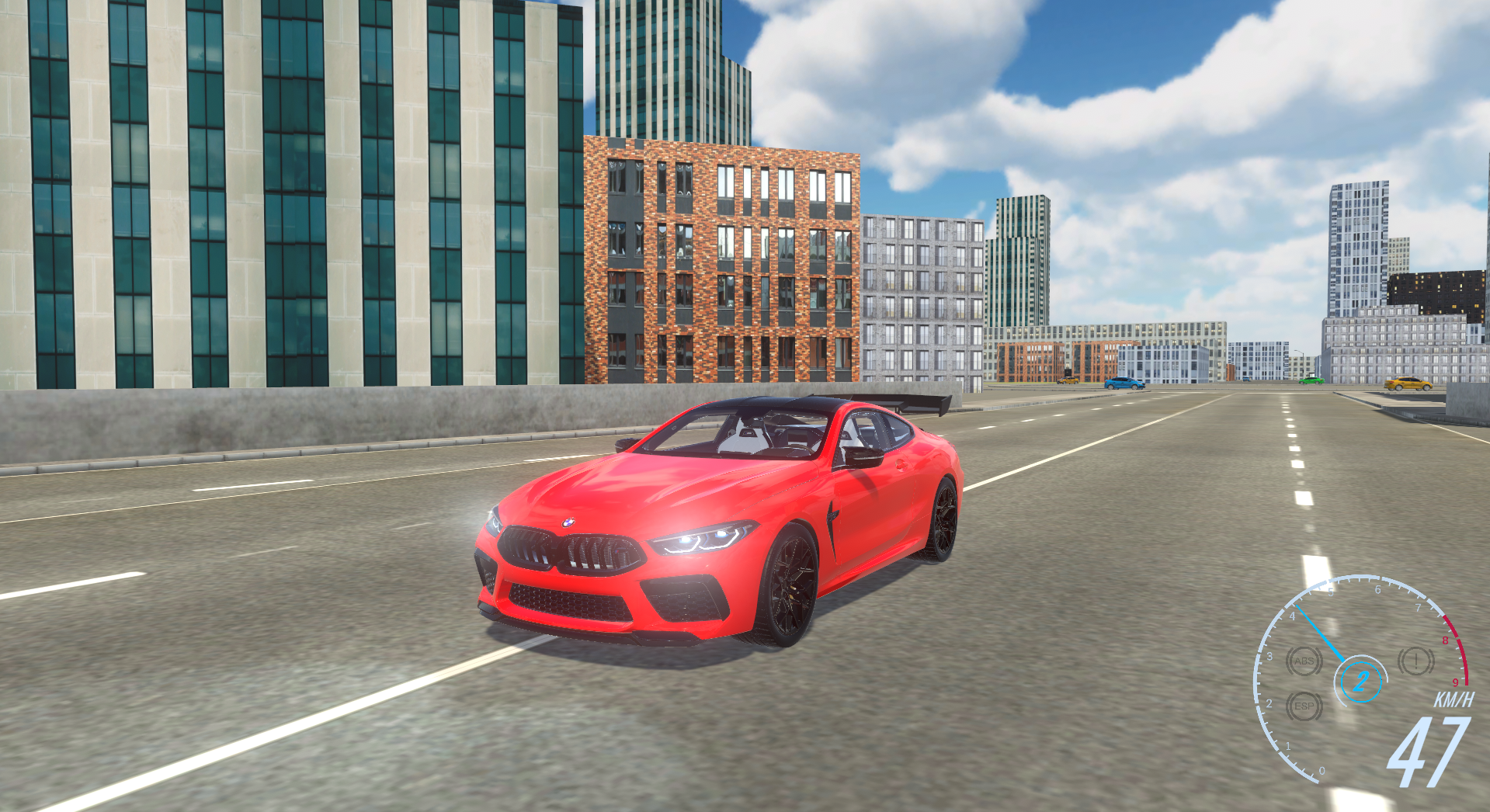Click the orange brick building
Viewport: 1490px width, 812px height.
[722, 256]
